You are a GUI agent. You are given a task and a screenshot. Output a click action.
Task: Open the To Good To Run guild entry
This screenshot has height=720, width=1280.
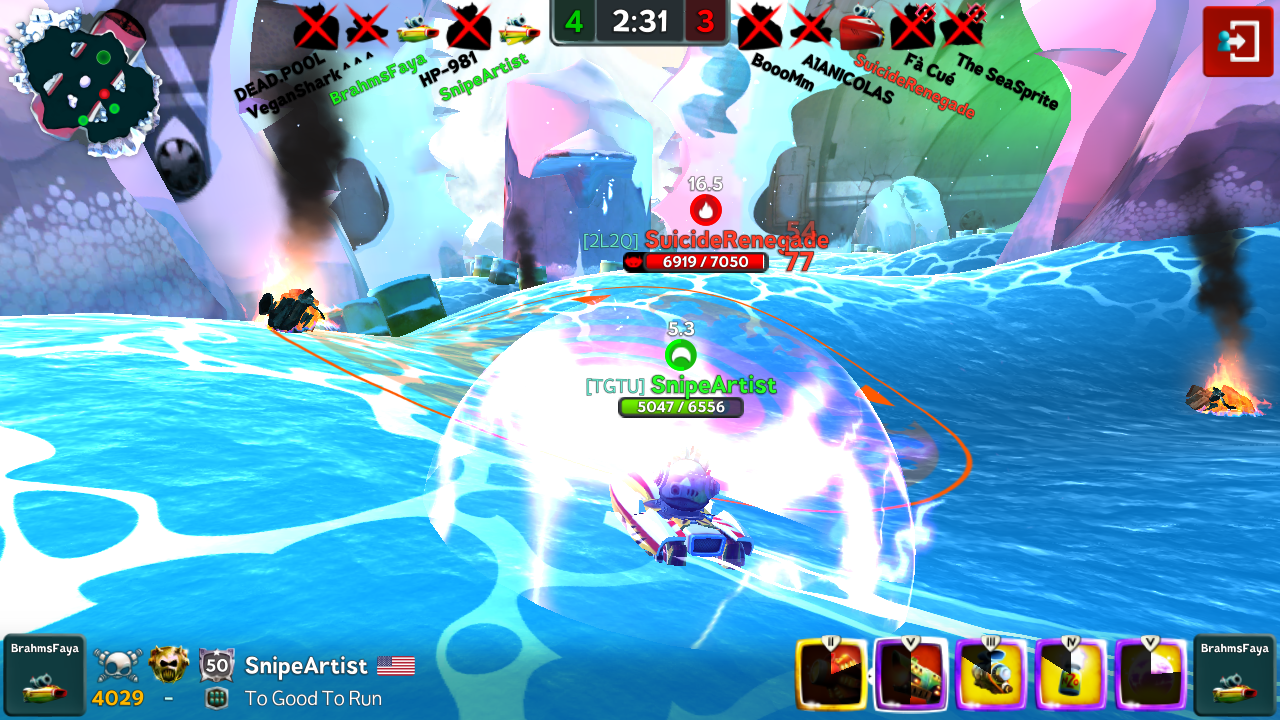pos(312,698)
